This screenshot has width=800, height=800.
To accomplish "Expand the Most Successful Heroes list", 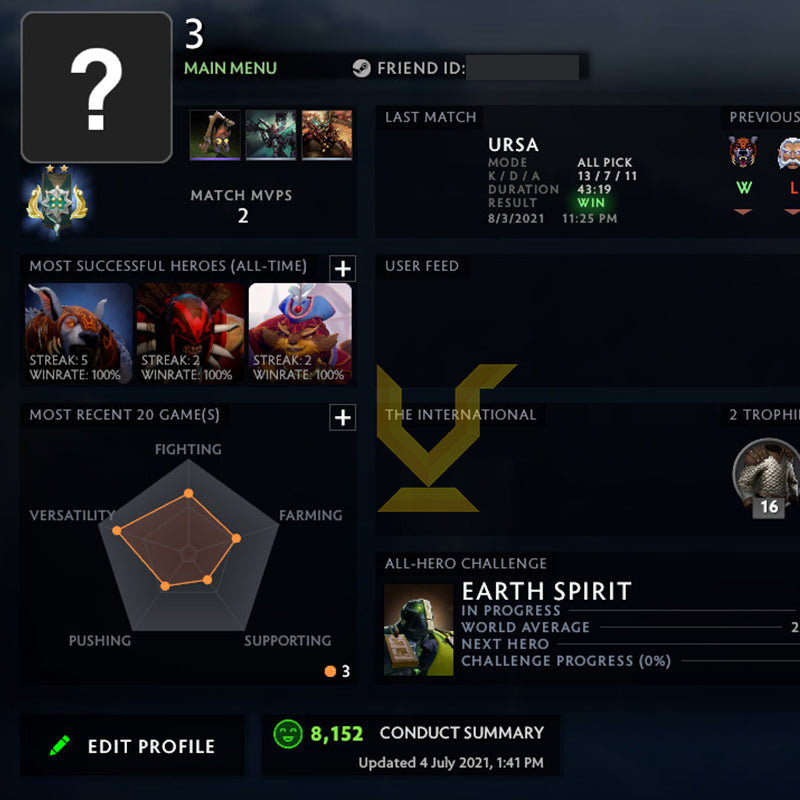I will click(342, 268).
